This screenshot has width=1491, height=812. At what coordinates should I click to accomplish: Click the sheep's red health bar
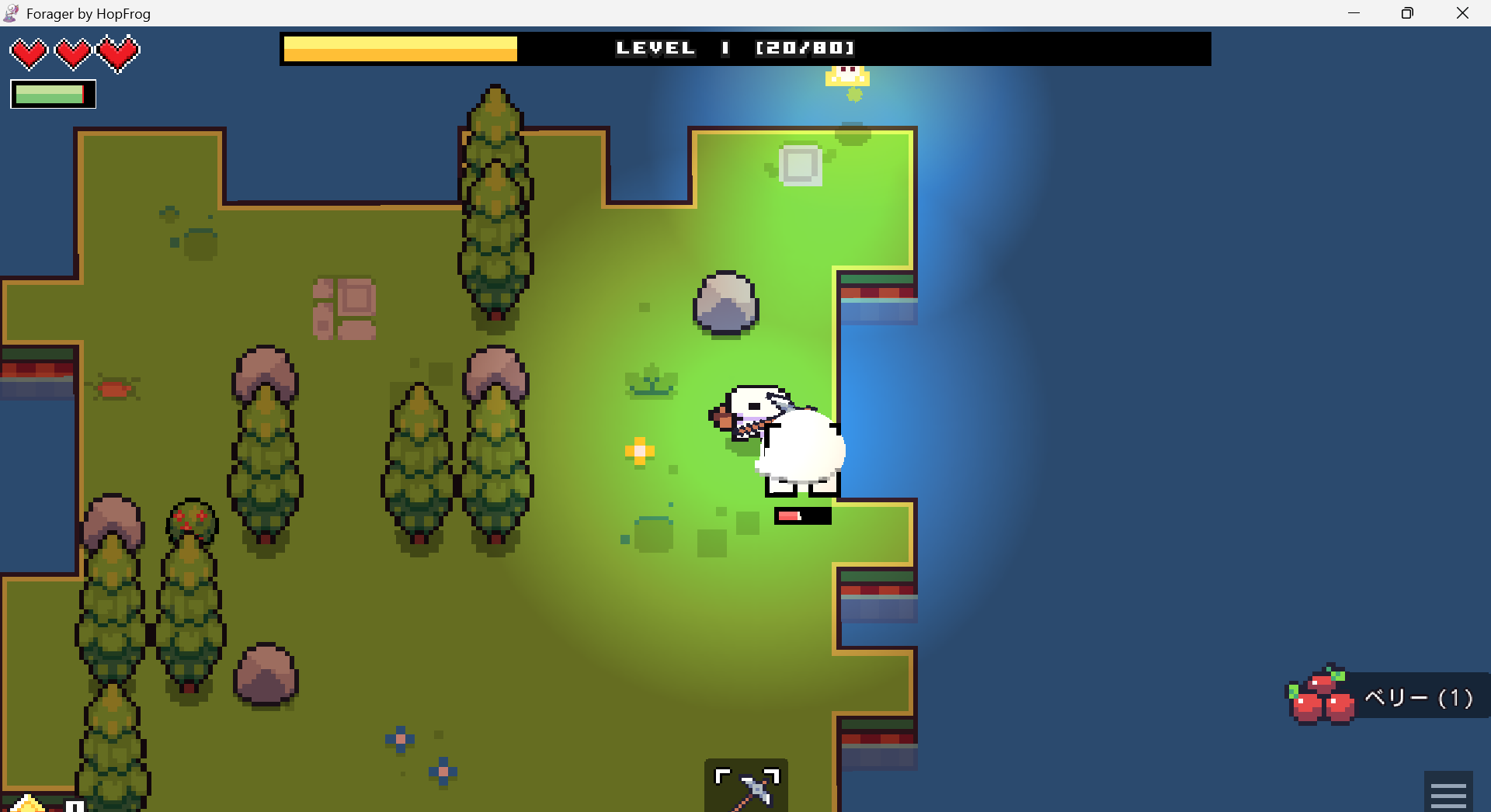click(x=803, y=515)
